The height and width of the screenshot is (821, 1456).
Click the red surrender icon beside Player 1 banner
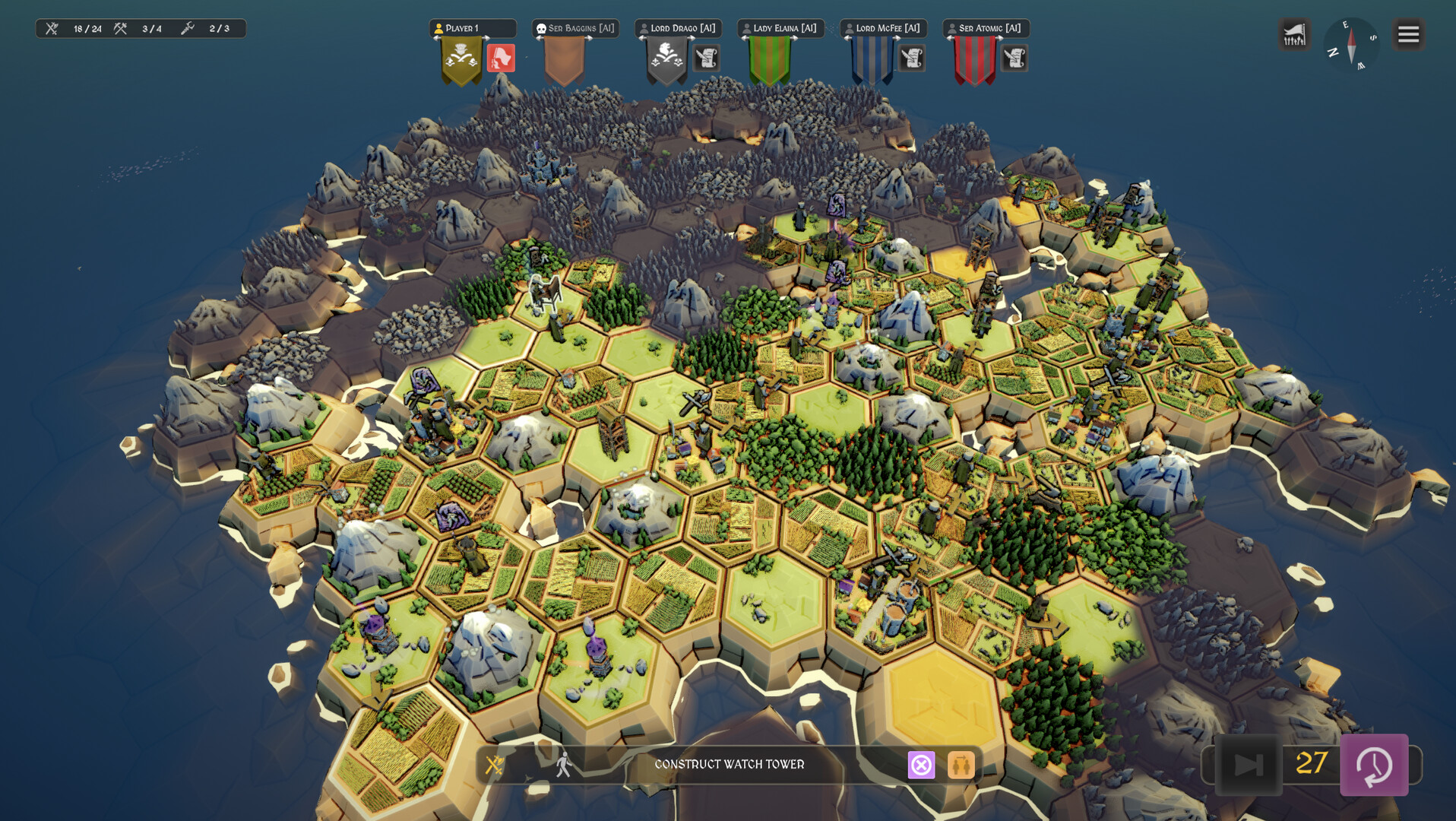501,59
